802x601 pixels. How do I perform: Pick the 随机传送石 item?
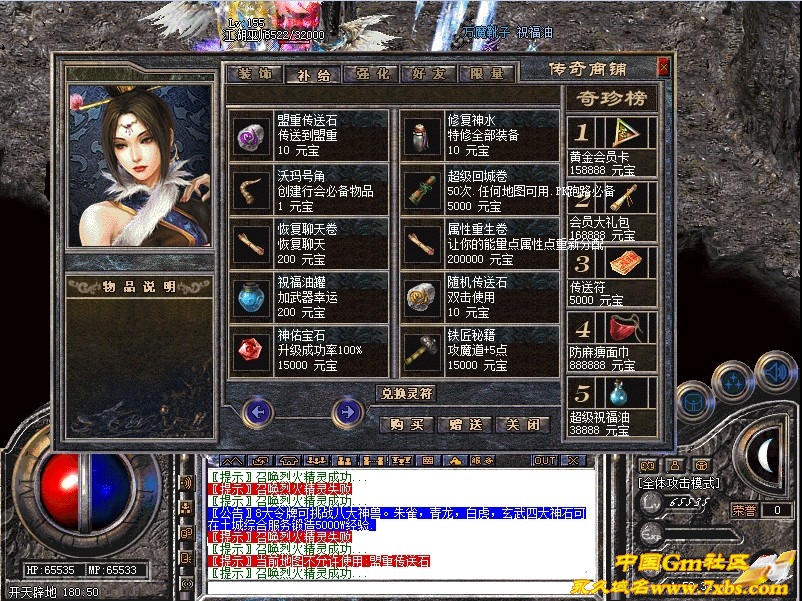(x=480, y=297)
